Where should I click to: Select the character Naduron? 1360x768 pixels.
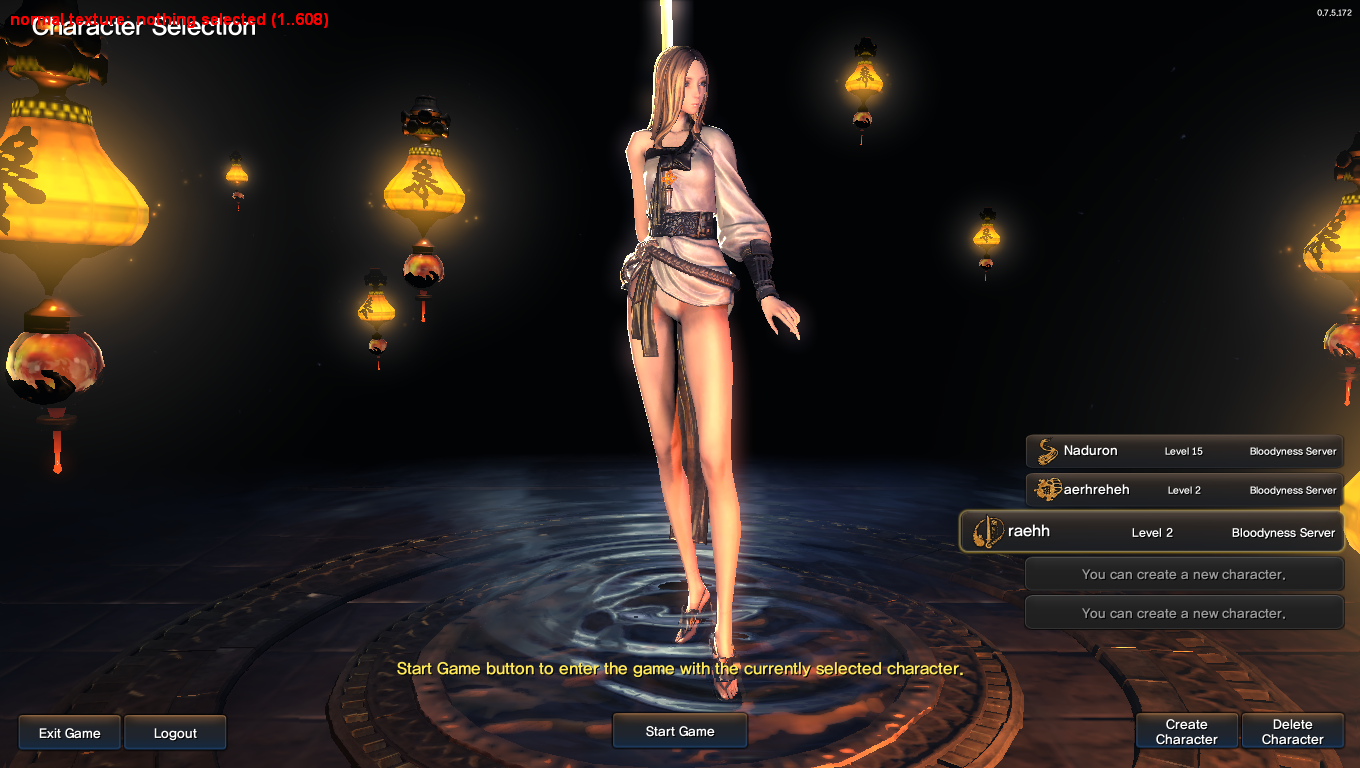coord(1185,451)
